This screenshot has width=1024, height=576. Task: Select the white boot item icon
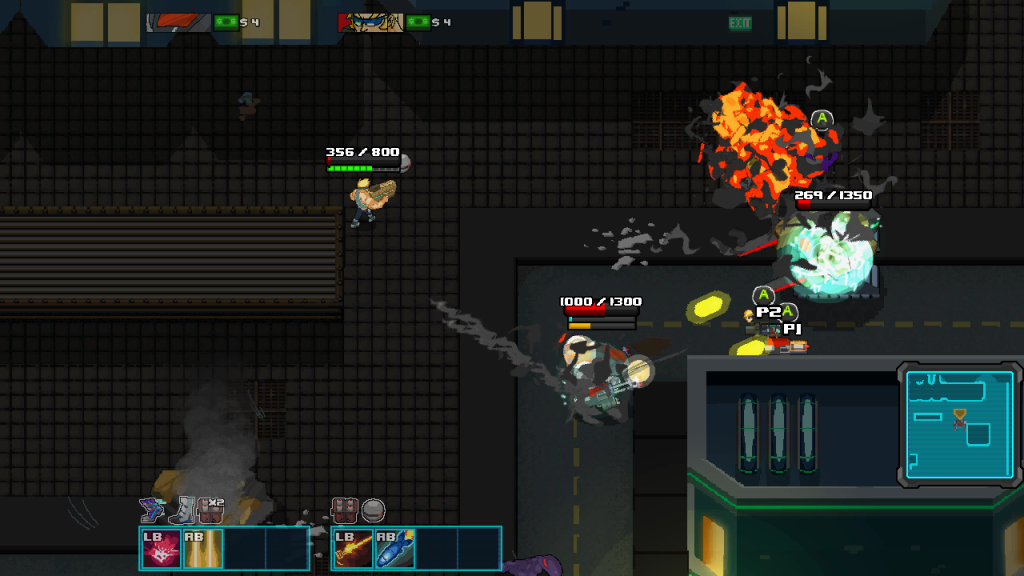pyautogui.click(x=181, y=511)
